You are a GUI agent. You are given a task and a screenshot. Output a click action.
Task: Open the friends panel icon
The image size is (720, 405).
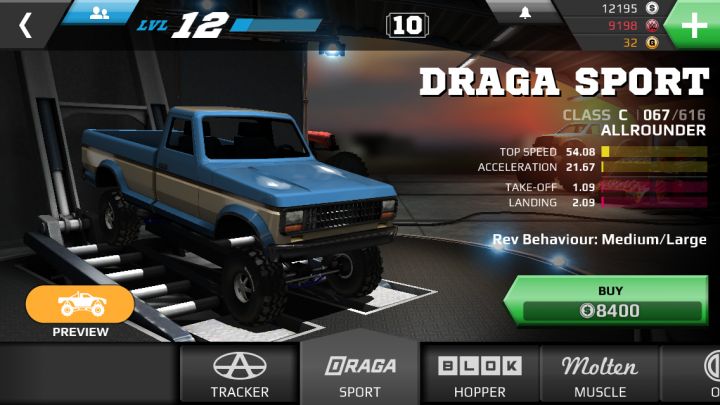pyautogui.click(x=99, y=12)
